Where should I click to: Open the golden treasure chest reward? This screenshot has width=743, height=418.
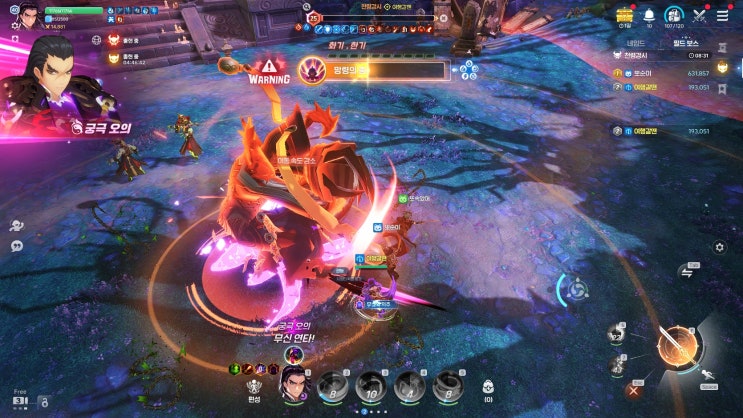pyautogui.click(x=625, y=14)
